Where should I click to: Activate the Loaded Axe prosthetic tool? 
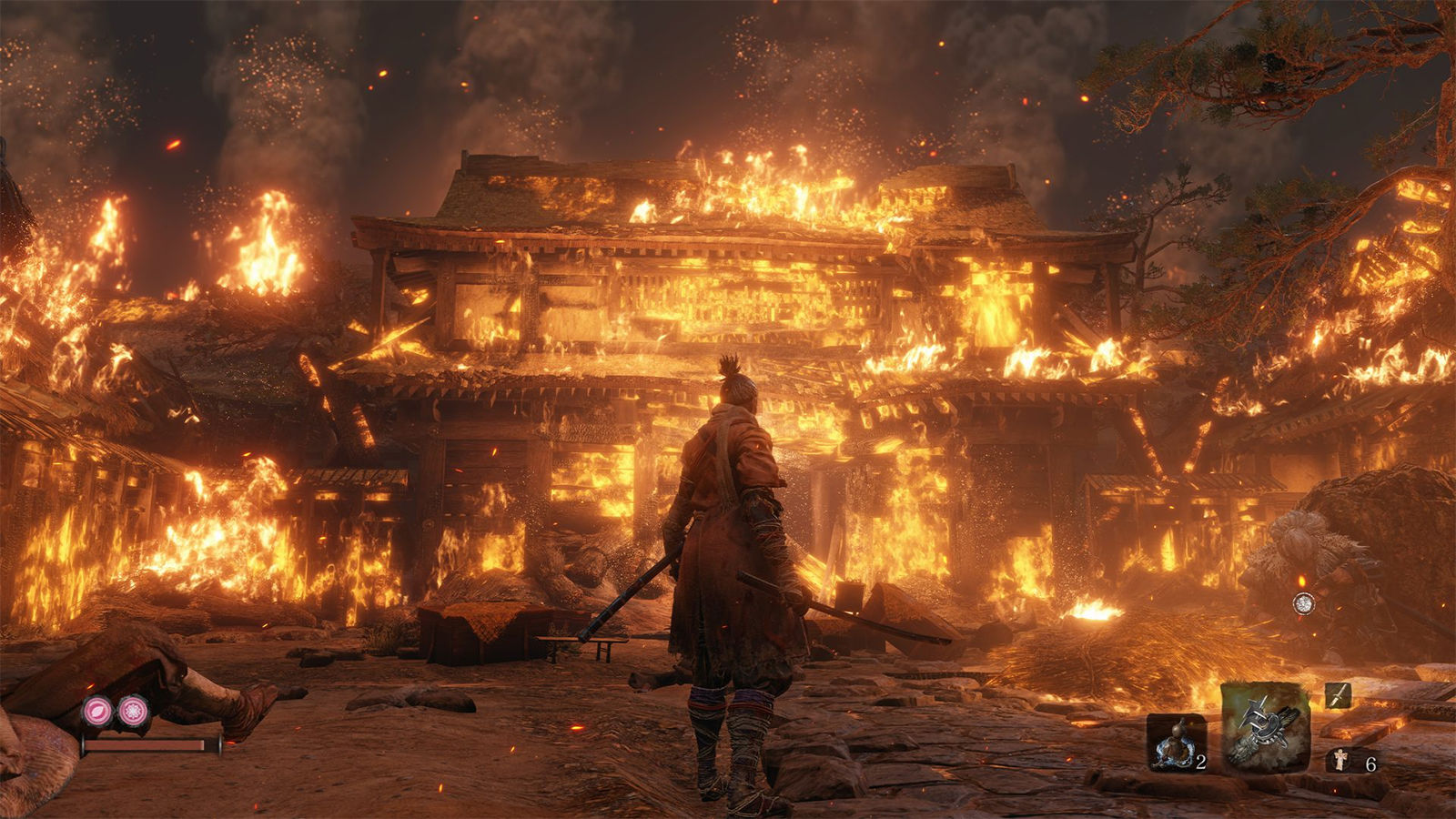pyautogui.click(x=1265, y=728)
